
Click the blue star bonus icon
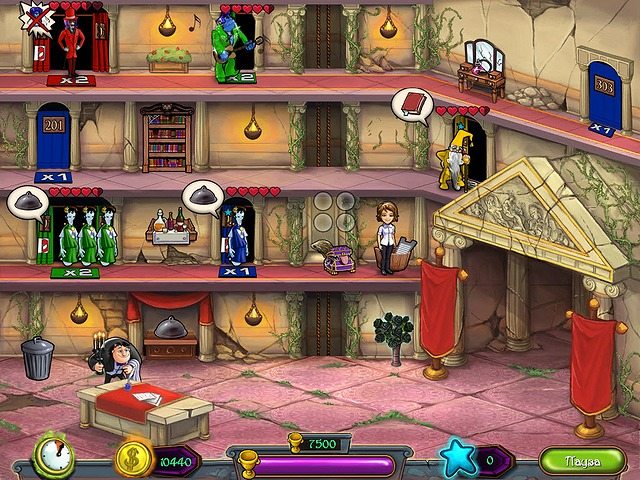pyautogui.click(x=460, y=460)
